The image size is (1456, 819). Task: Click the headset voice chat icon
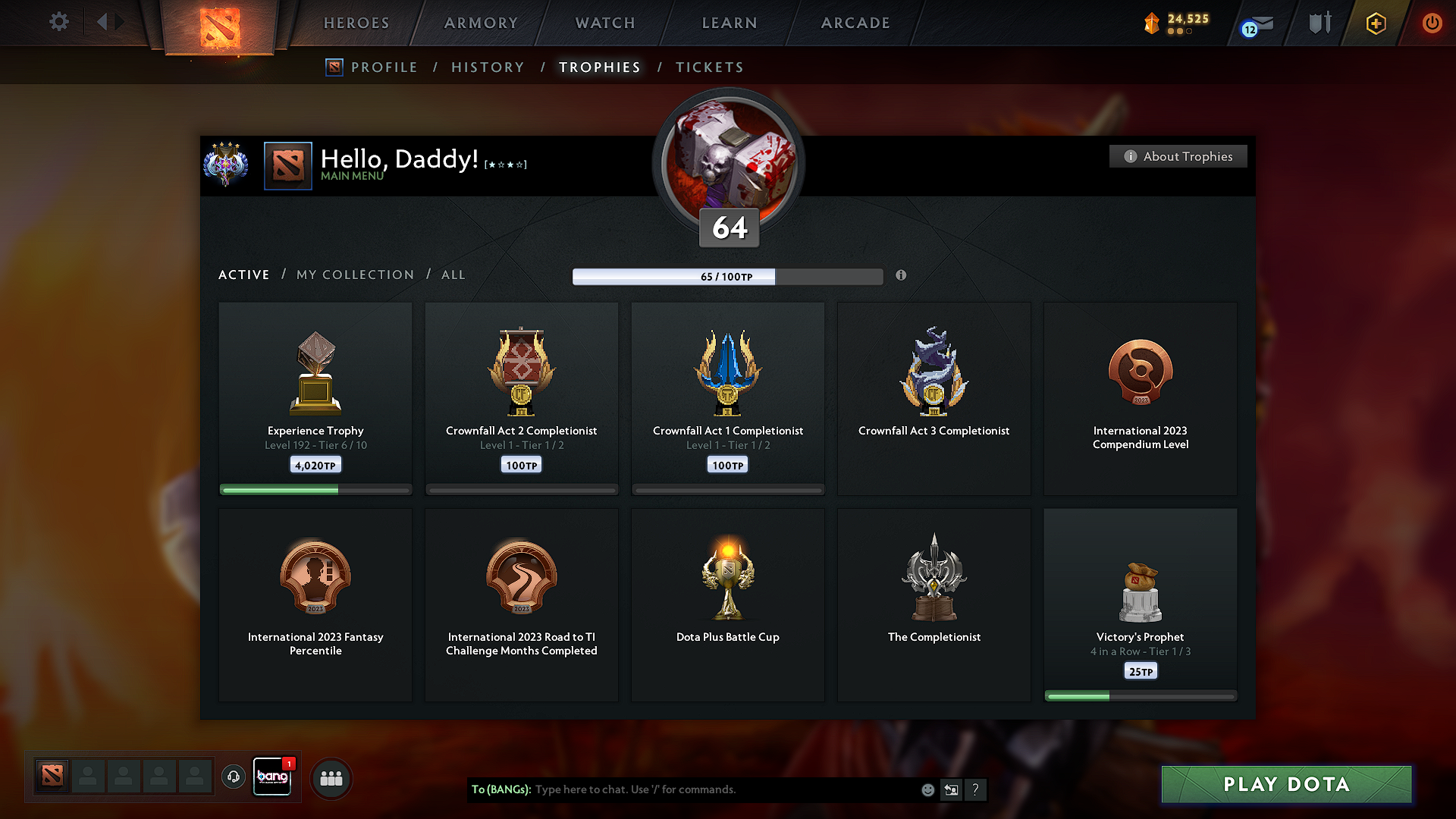pos(233,778)
